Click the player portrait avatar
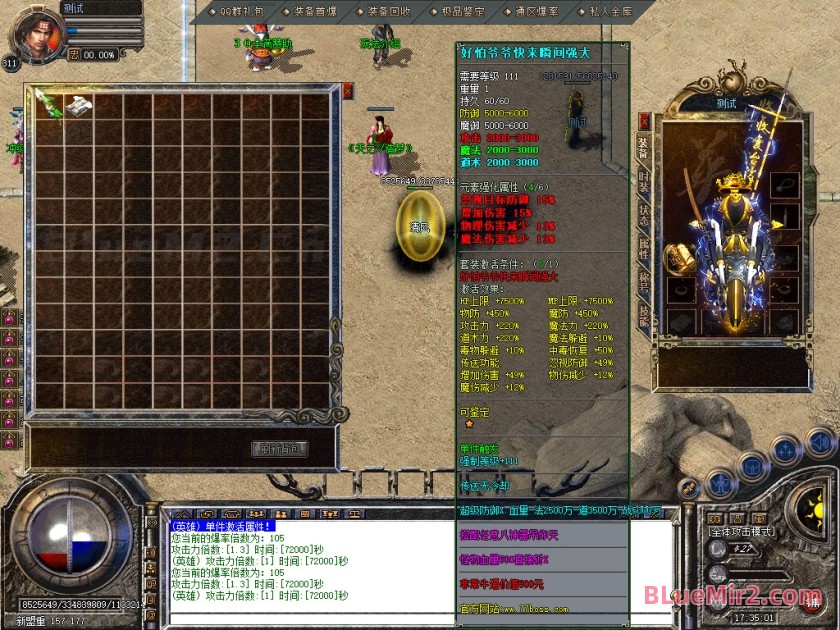Viewport: 840px width, 630px height. (x=33, y=32)
